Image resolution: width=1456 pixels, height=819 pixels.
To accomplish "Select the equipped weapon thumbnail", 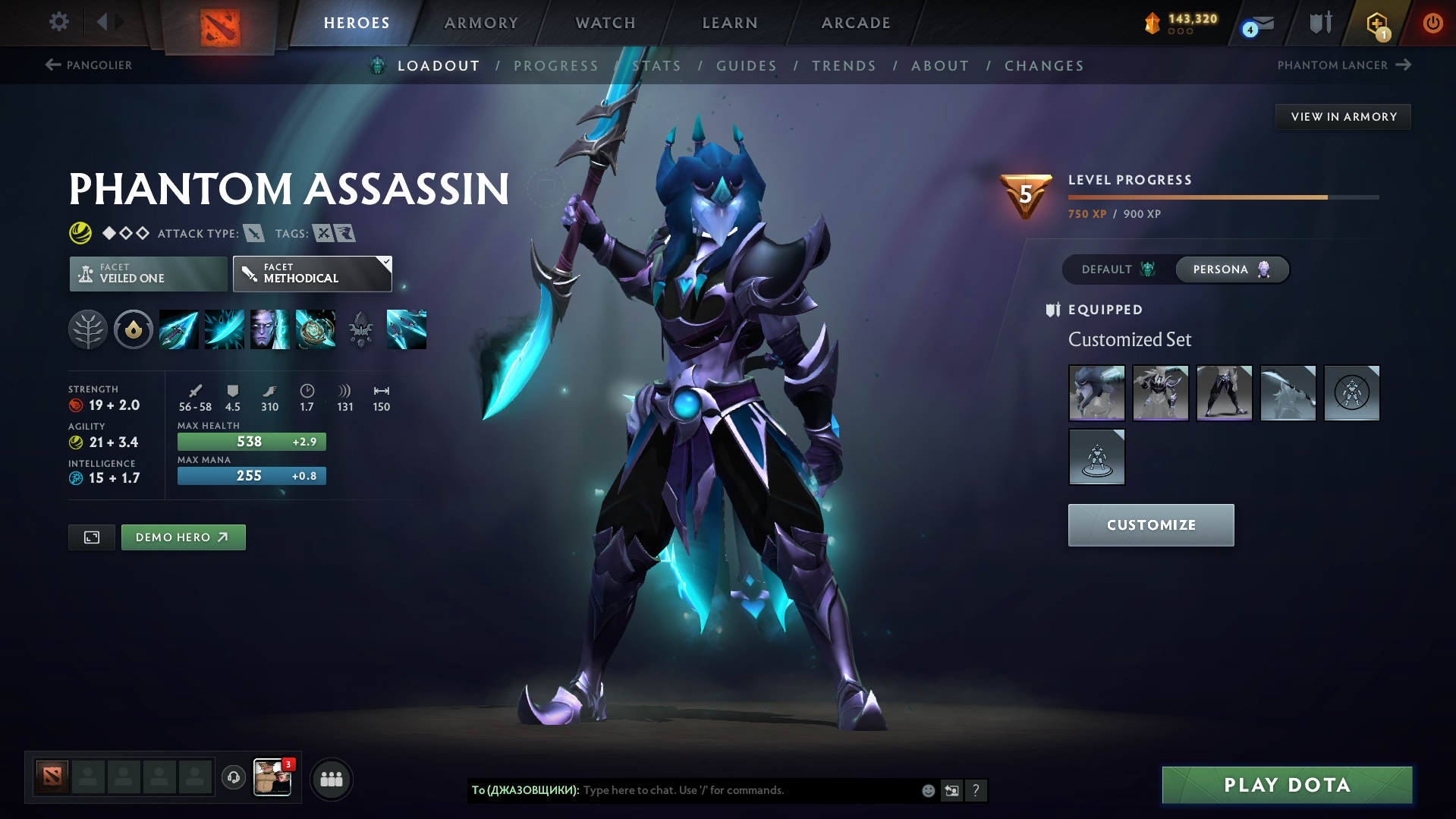I will point(1288,393).
